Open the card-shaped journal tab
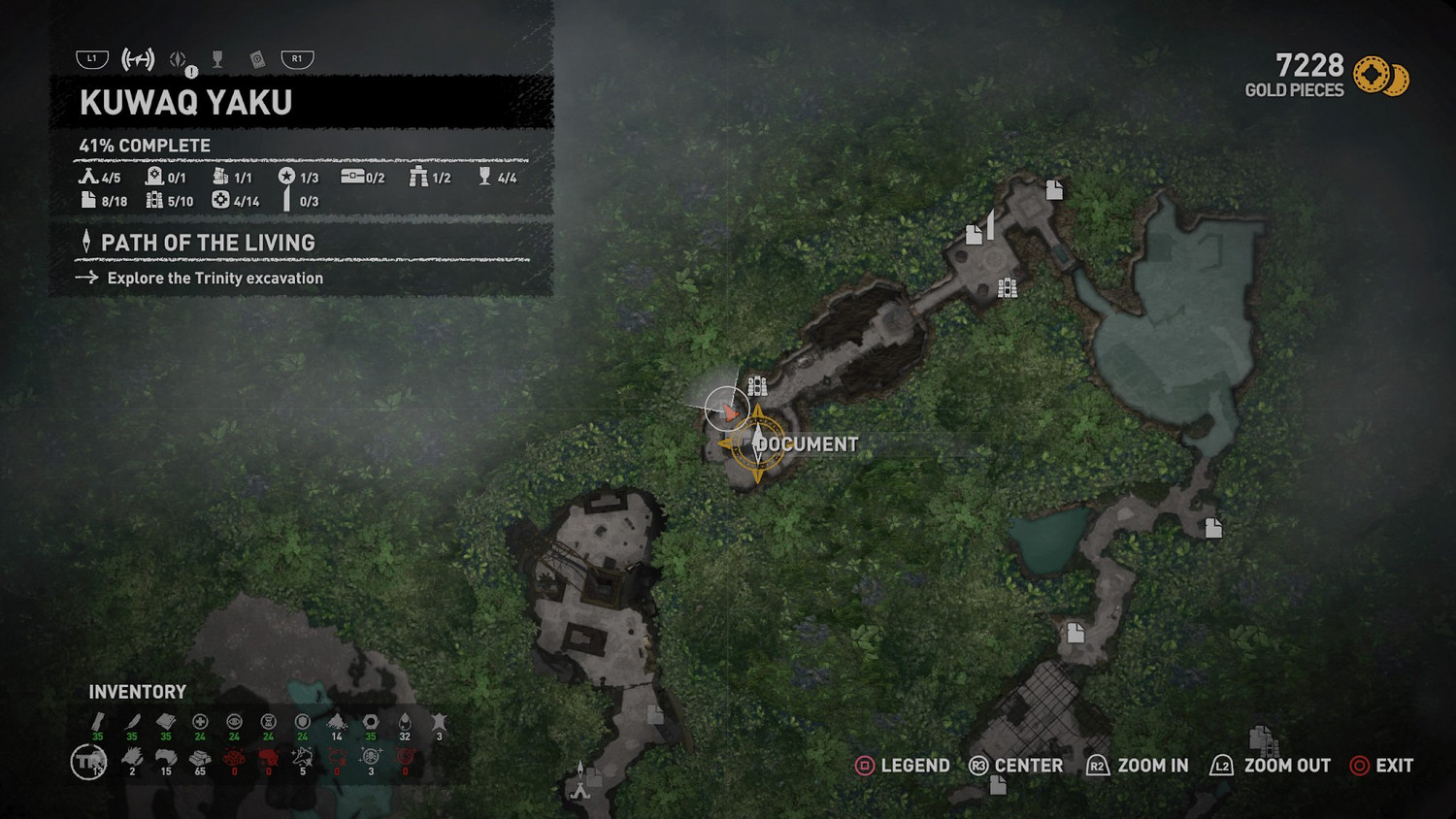 257,60
